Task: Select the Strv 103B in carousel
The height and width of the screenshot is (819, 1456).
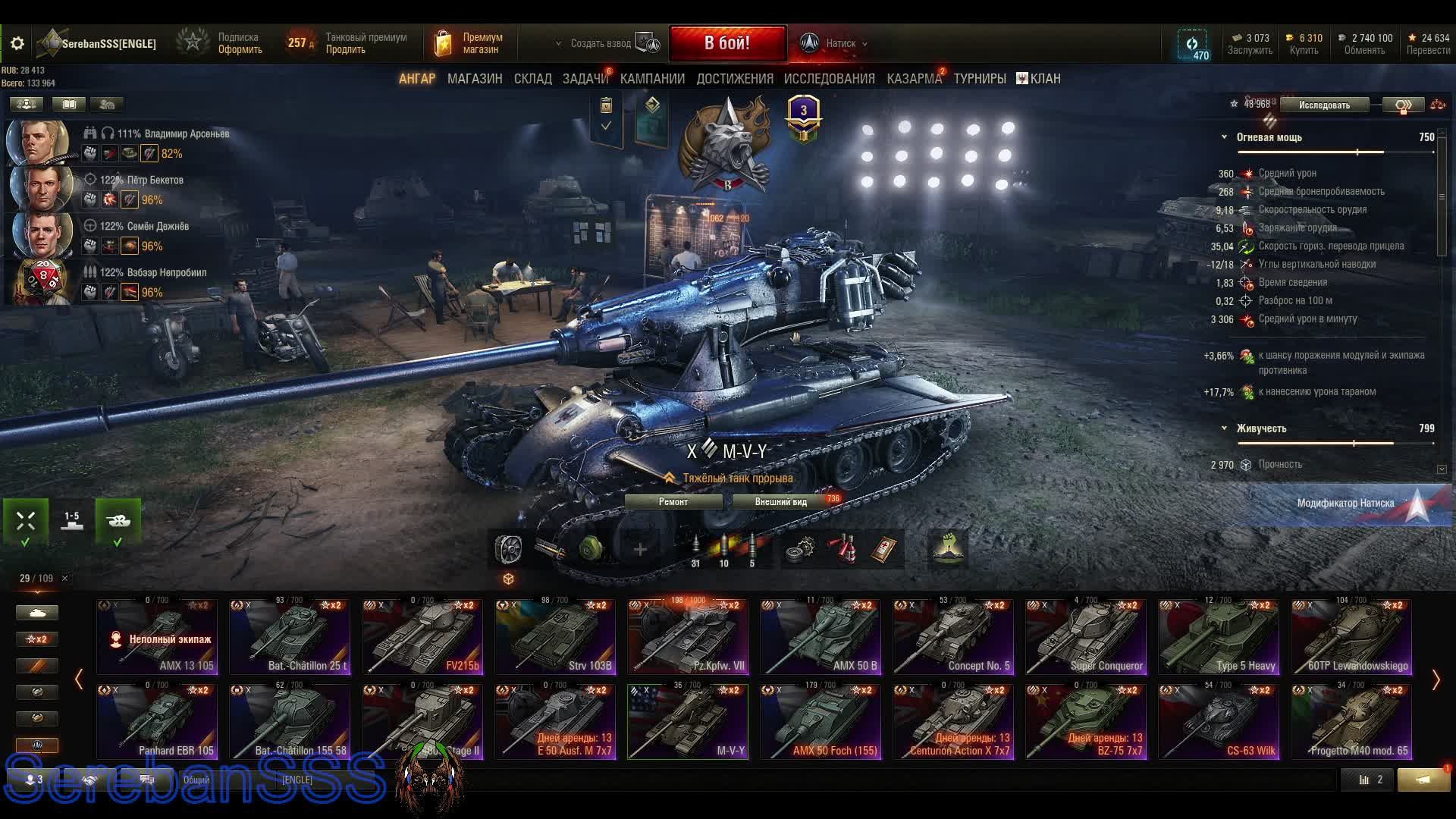Action: (555, 637)
